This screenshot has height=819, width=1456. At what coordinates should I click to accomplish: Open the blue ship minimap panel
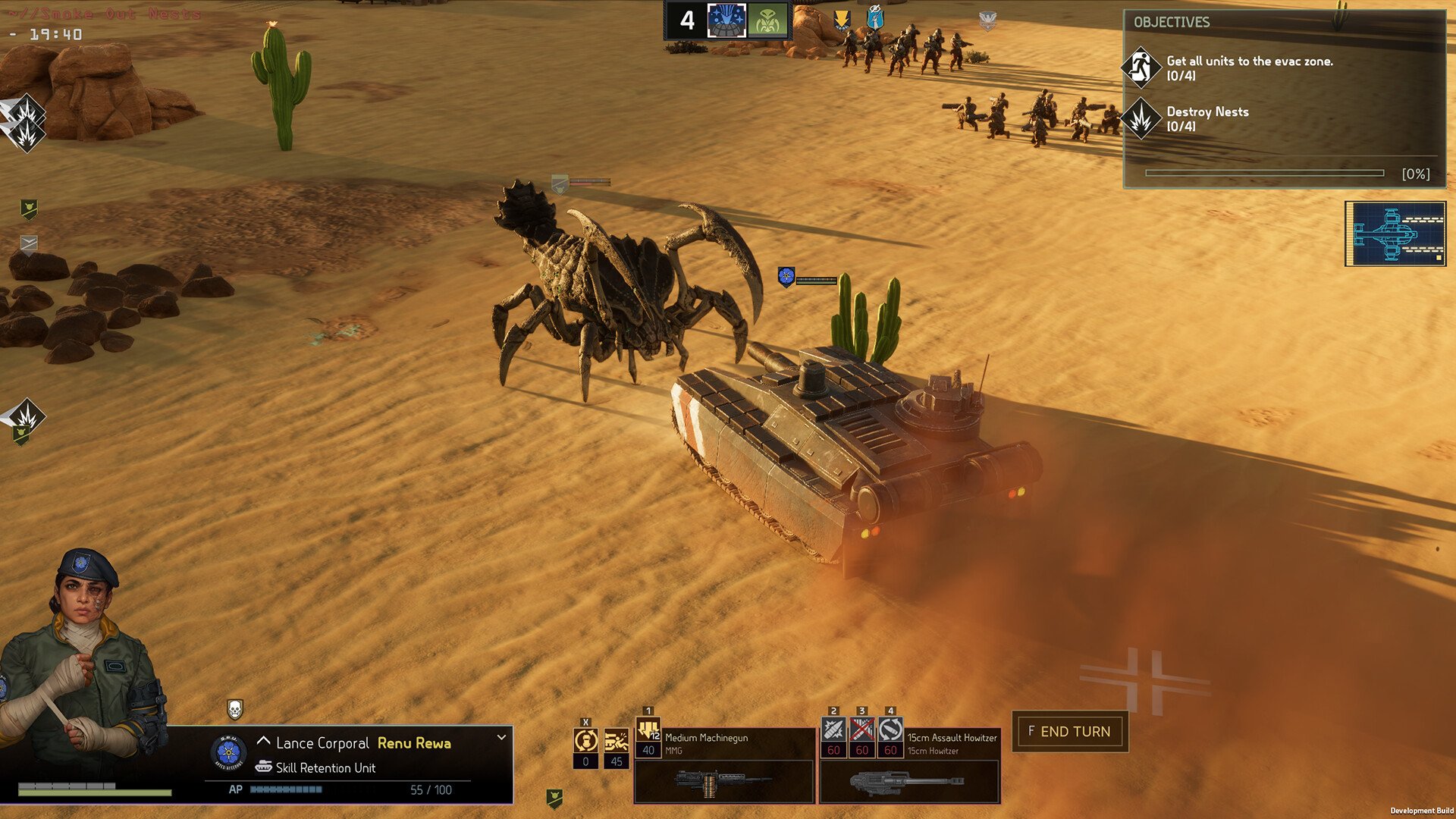click(x=1395, y=234)
